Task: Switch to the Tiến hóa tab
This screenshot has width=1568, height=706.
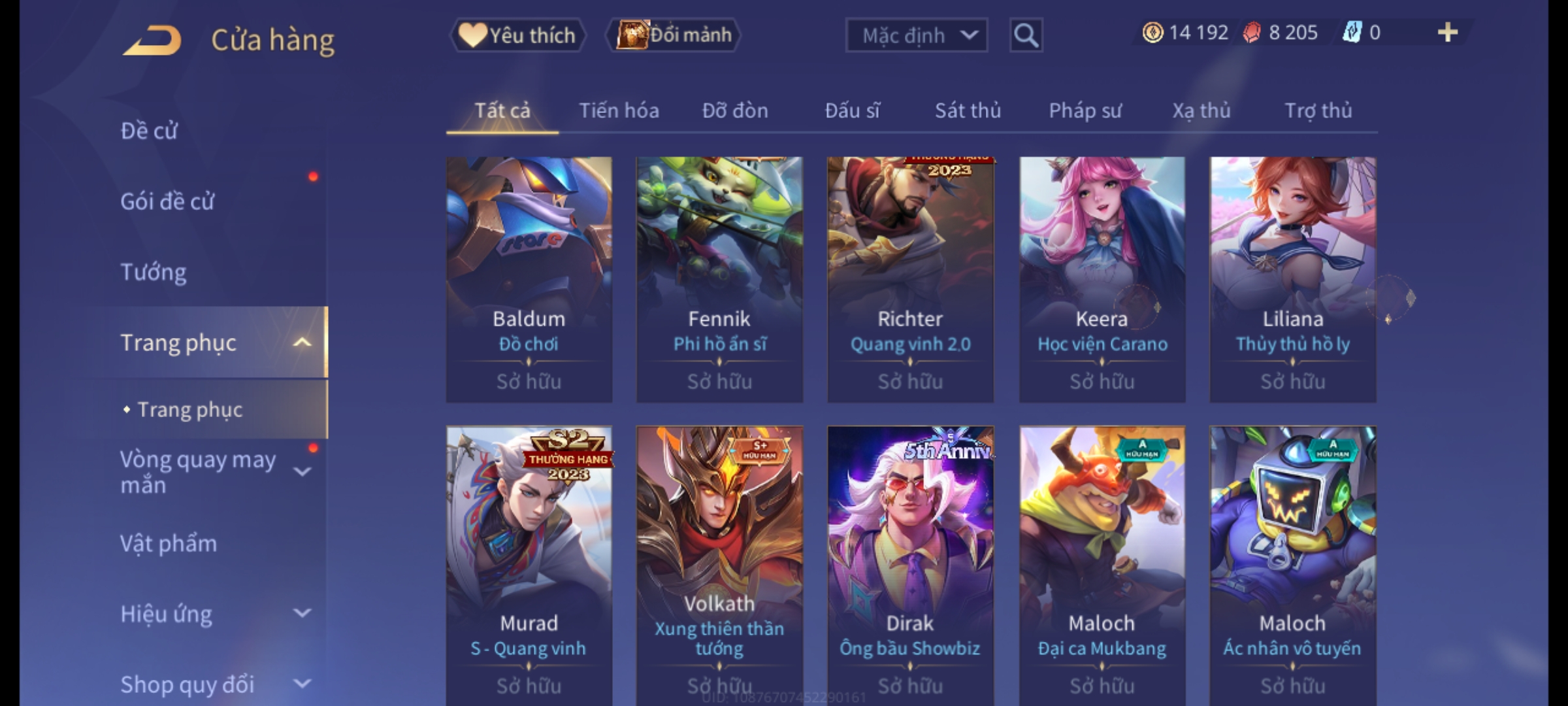Action: (619, 111)
